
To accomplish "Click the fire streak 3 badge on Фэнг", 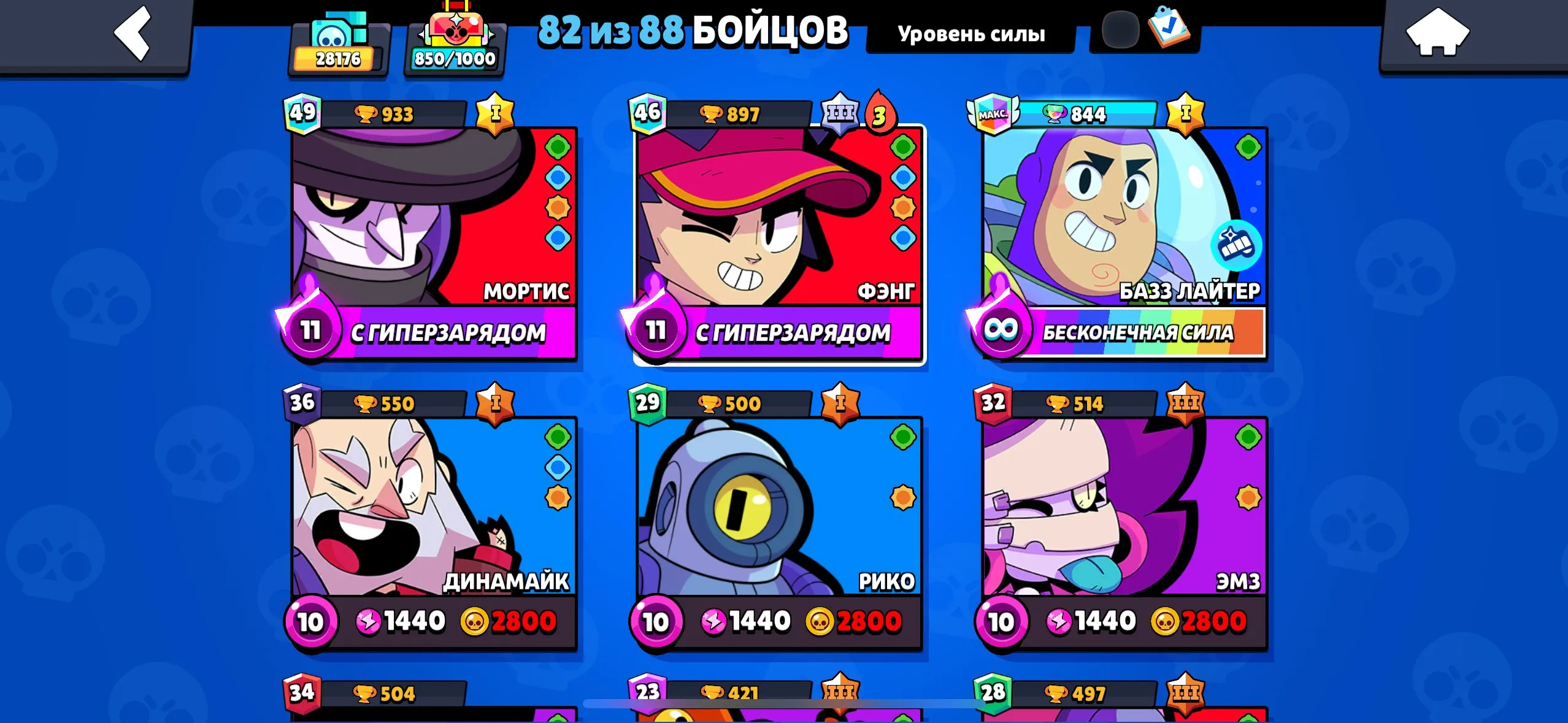I will [x=881, y=112].
